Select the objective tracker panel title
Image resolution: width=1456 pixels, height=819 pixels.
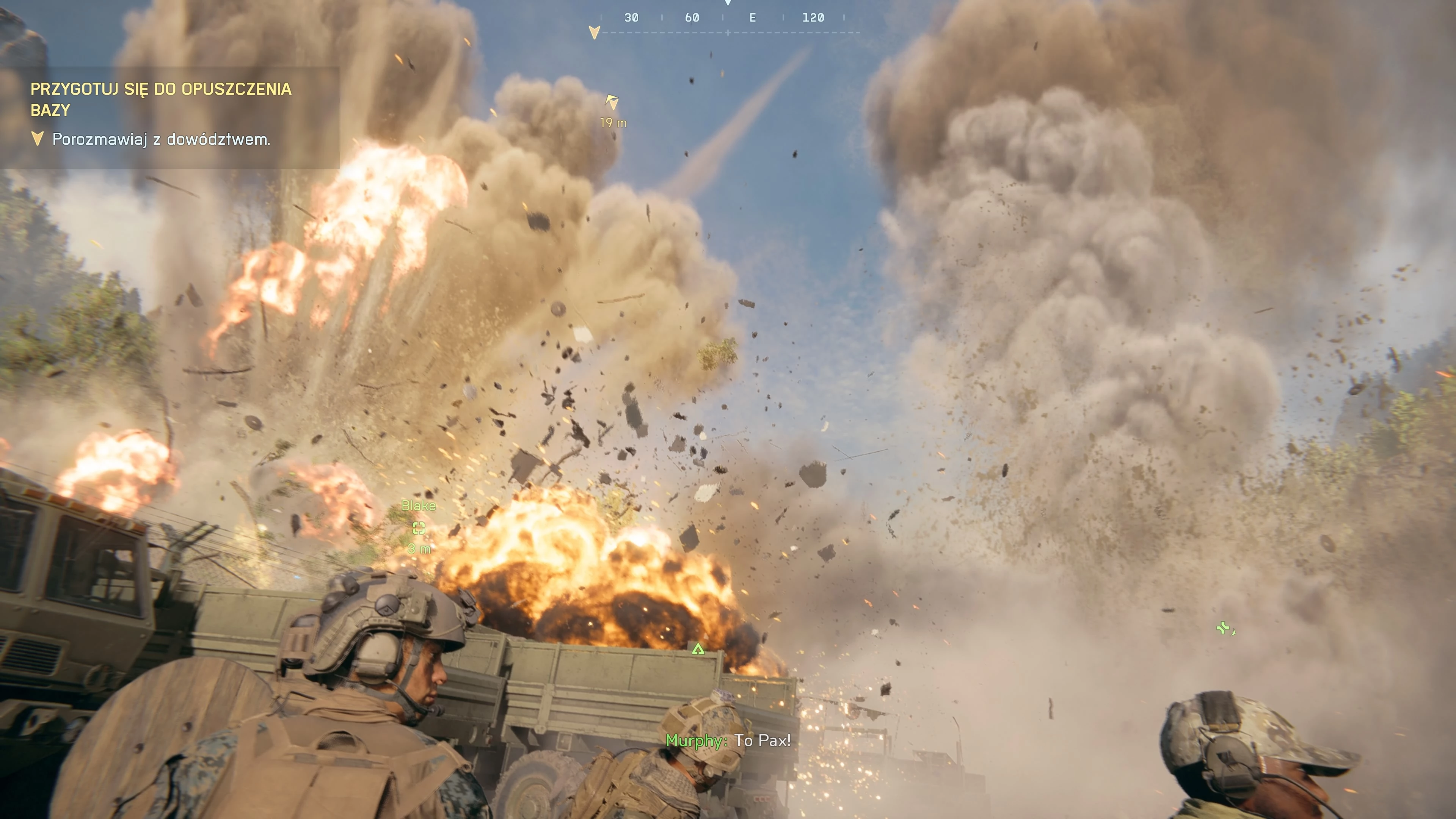pos(161,99)
